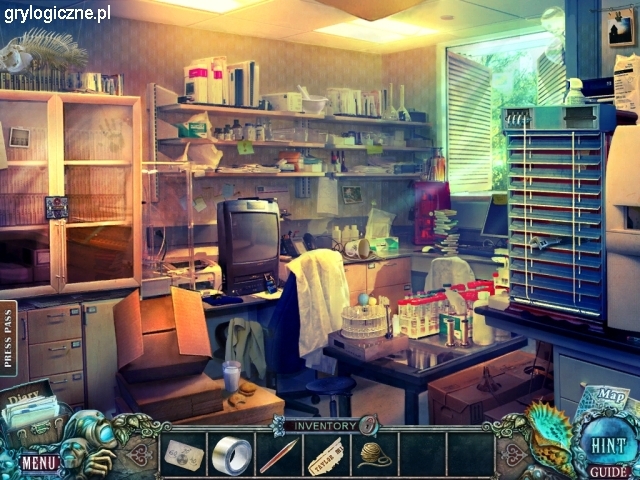Select the paper ticket in inventory

click(x=326, y=456)
